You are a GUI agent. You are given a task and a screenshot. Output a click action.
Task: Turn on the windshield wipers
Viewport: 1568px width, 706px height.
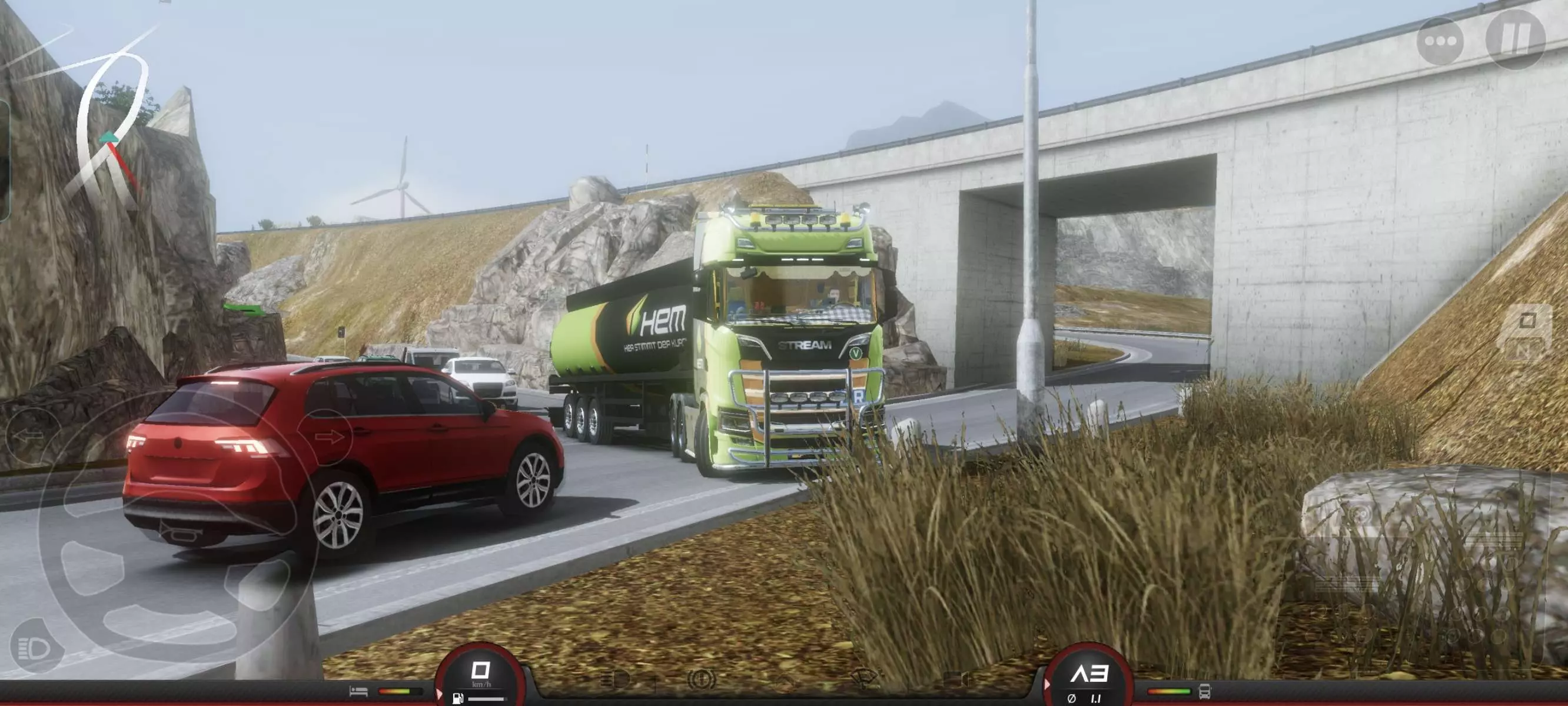coord(865,678)
